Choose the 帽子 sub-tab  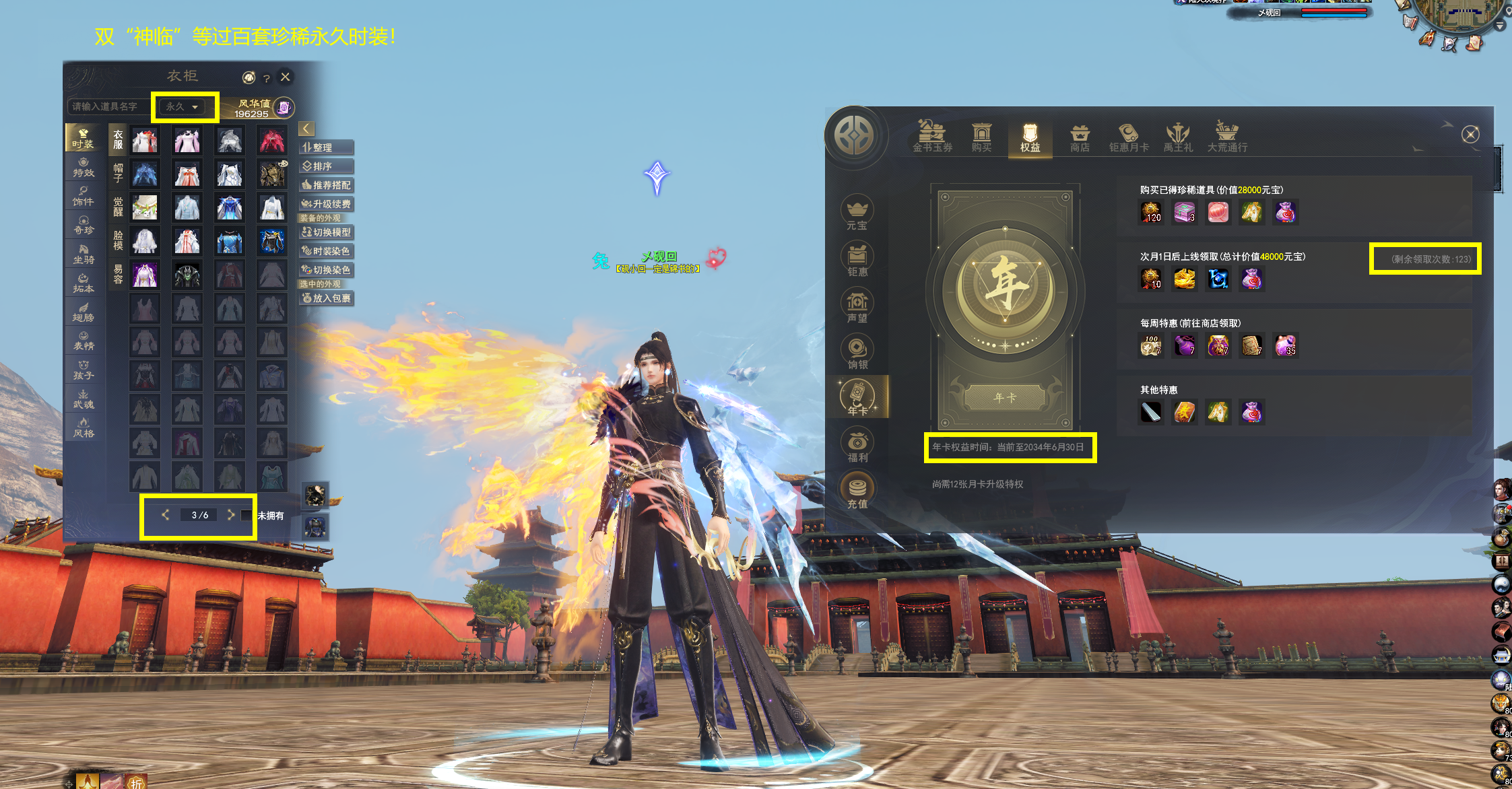(118, 173)
